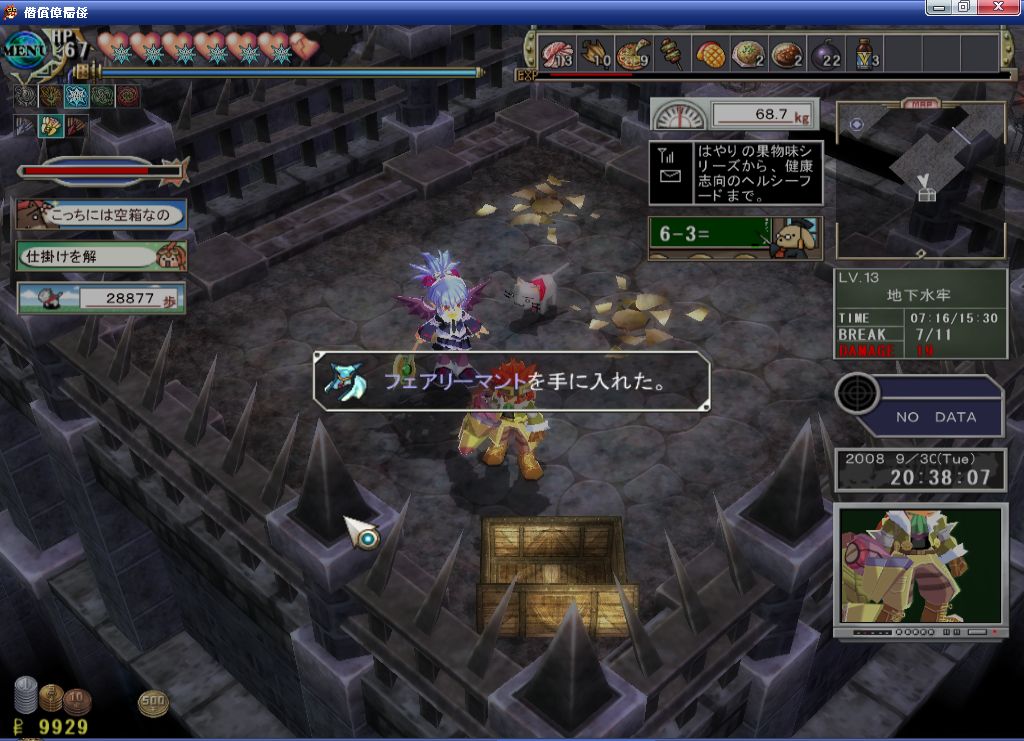Choose the red flower magic circle icon
This screenshot has height=741, width=1024.
click(128, 96)
